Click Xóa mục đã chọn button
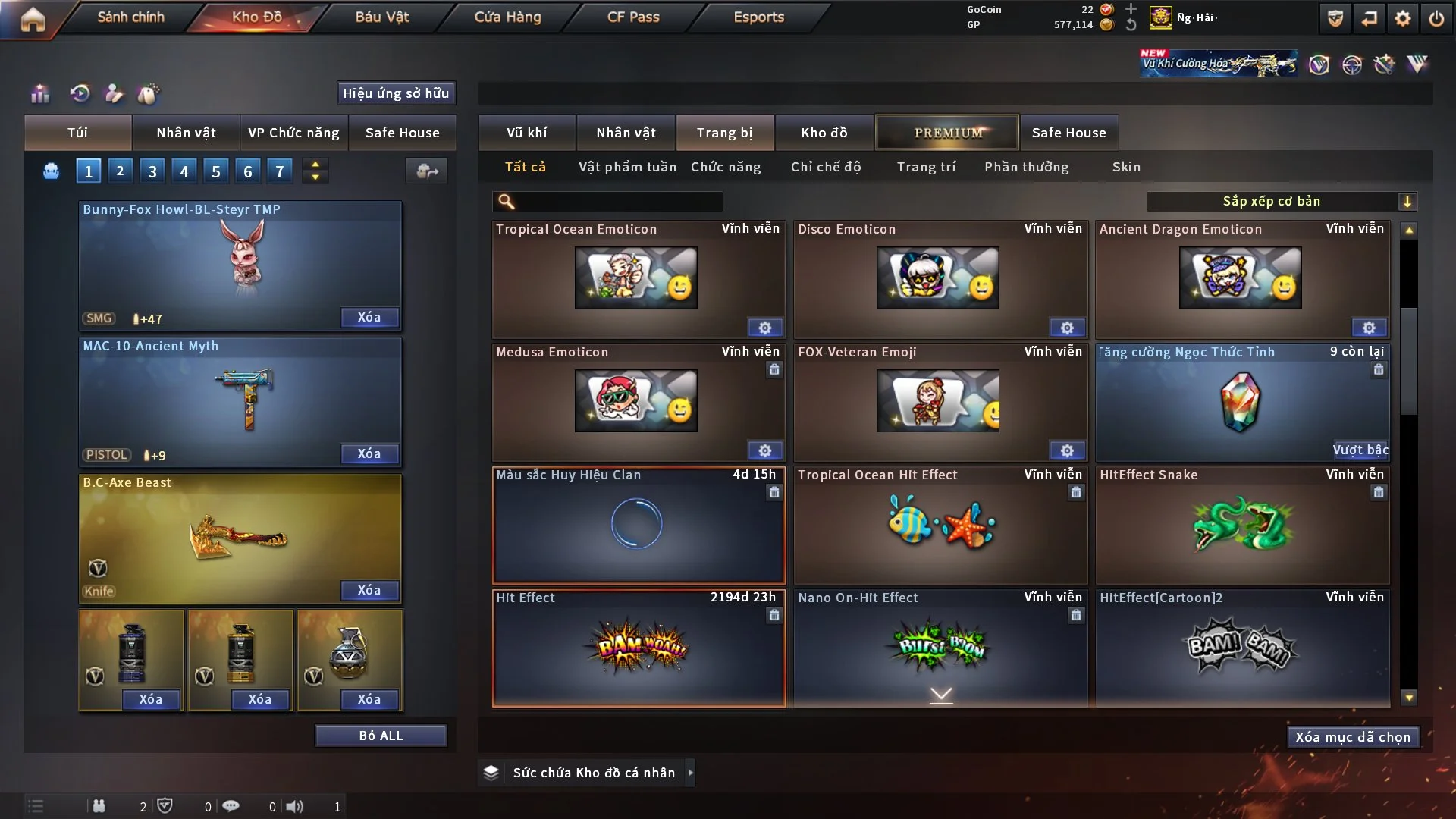Viewport: 1456px width, 819px height. (1352, 737)
